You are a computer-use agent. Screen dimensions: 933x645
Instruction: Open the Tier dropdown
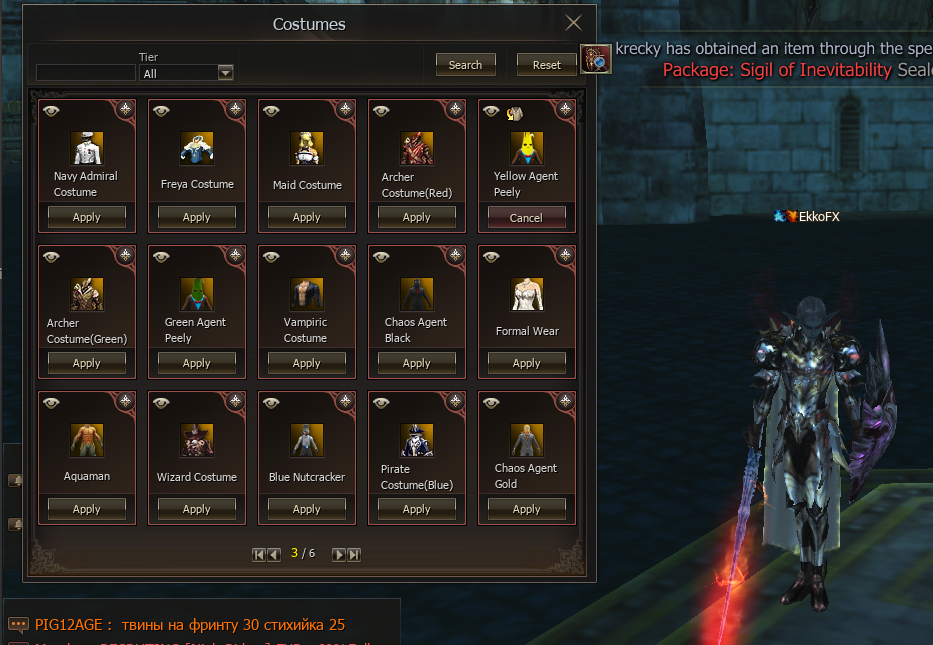[225, 73]
